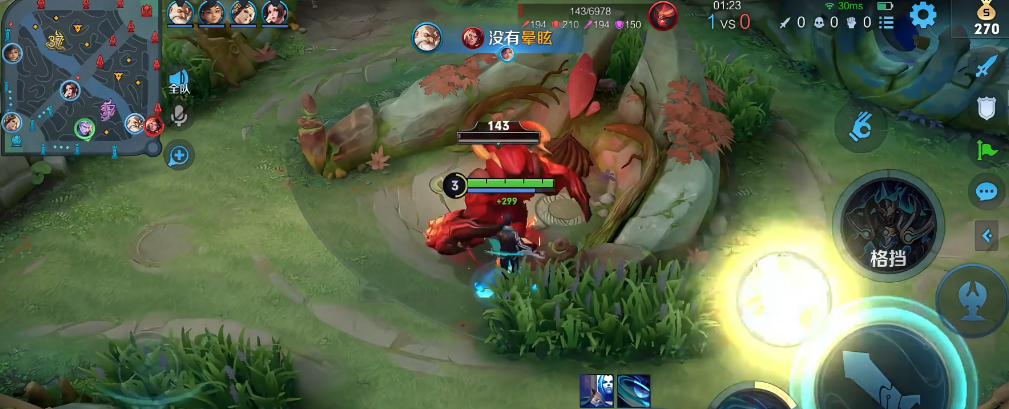Send the green flag rally signal

click(987, 151)
